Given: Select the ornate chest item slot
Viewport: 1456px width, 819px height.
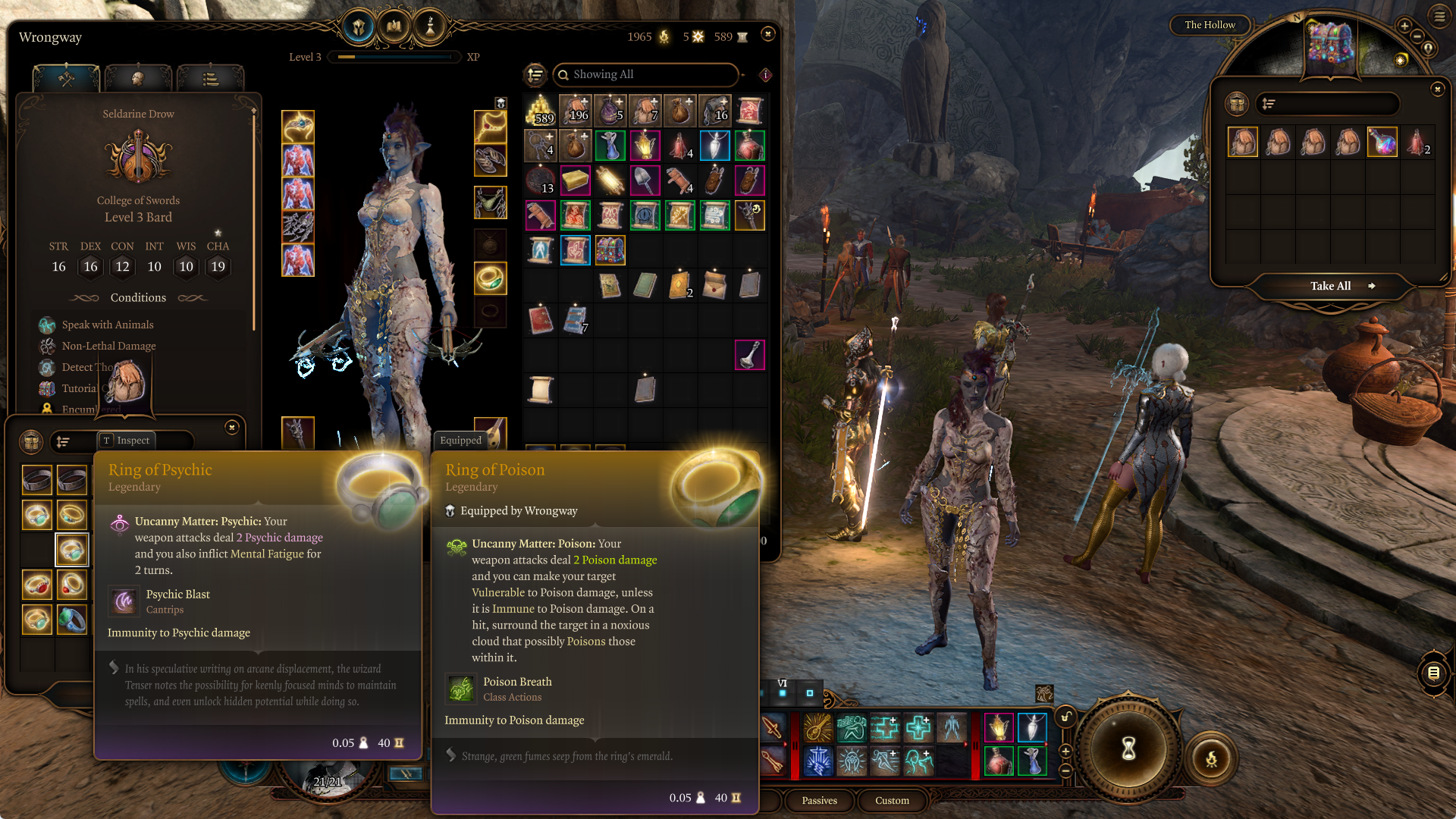Looking at the screenshot, I should (610, 250).
